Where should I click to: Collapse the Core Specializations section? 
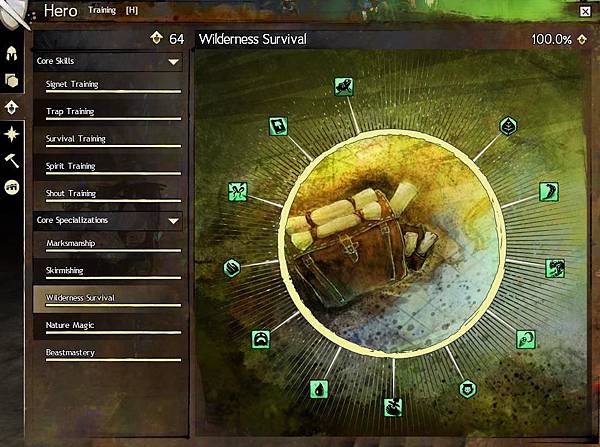pos(174,220)
